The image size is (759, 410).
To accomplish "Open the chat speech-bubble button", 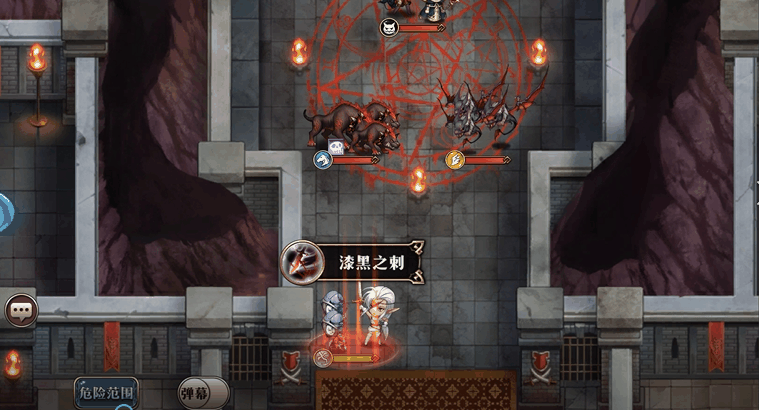I will [x=19, y=311].
